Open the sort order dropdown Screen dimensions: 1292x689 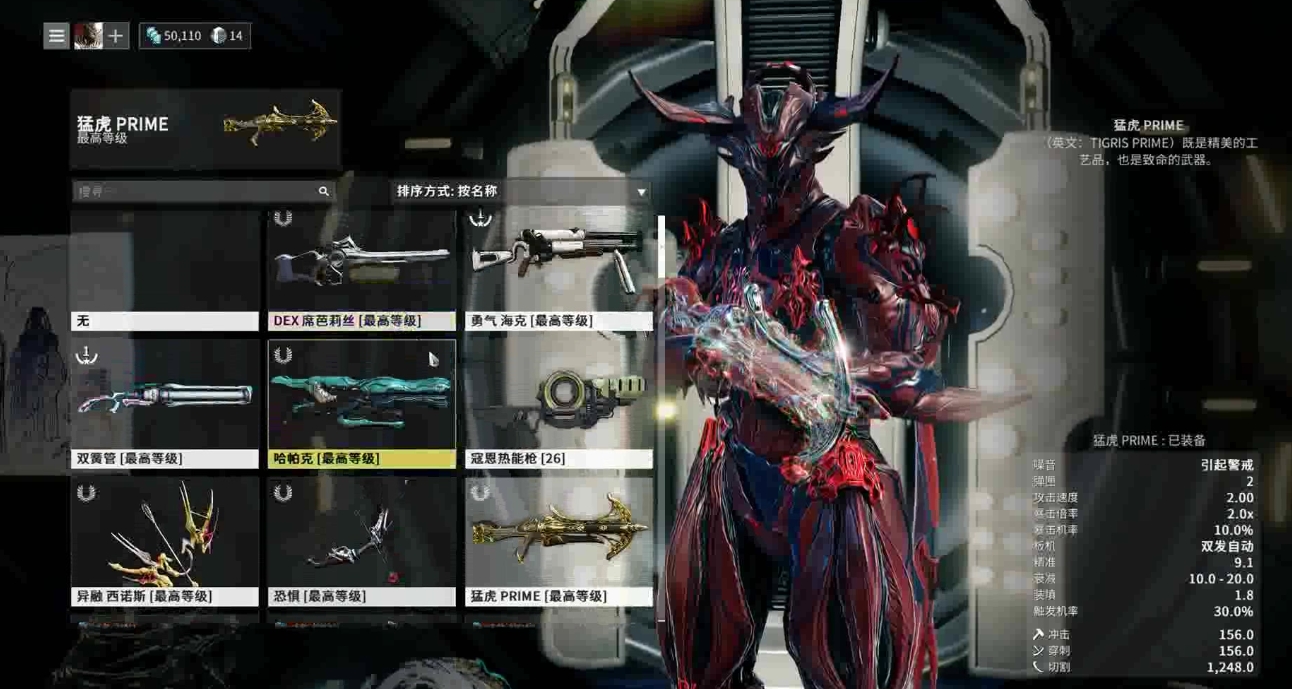(x=521, y=191)
